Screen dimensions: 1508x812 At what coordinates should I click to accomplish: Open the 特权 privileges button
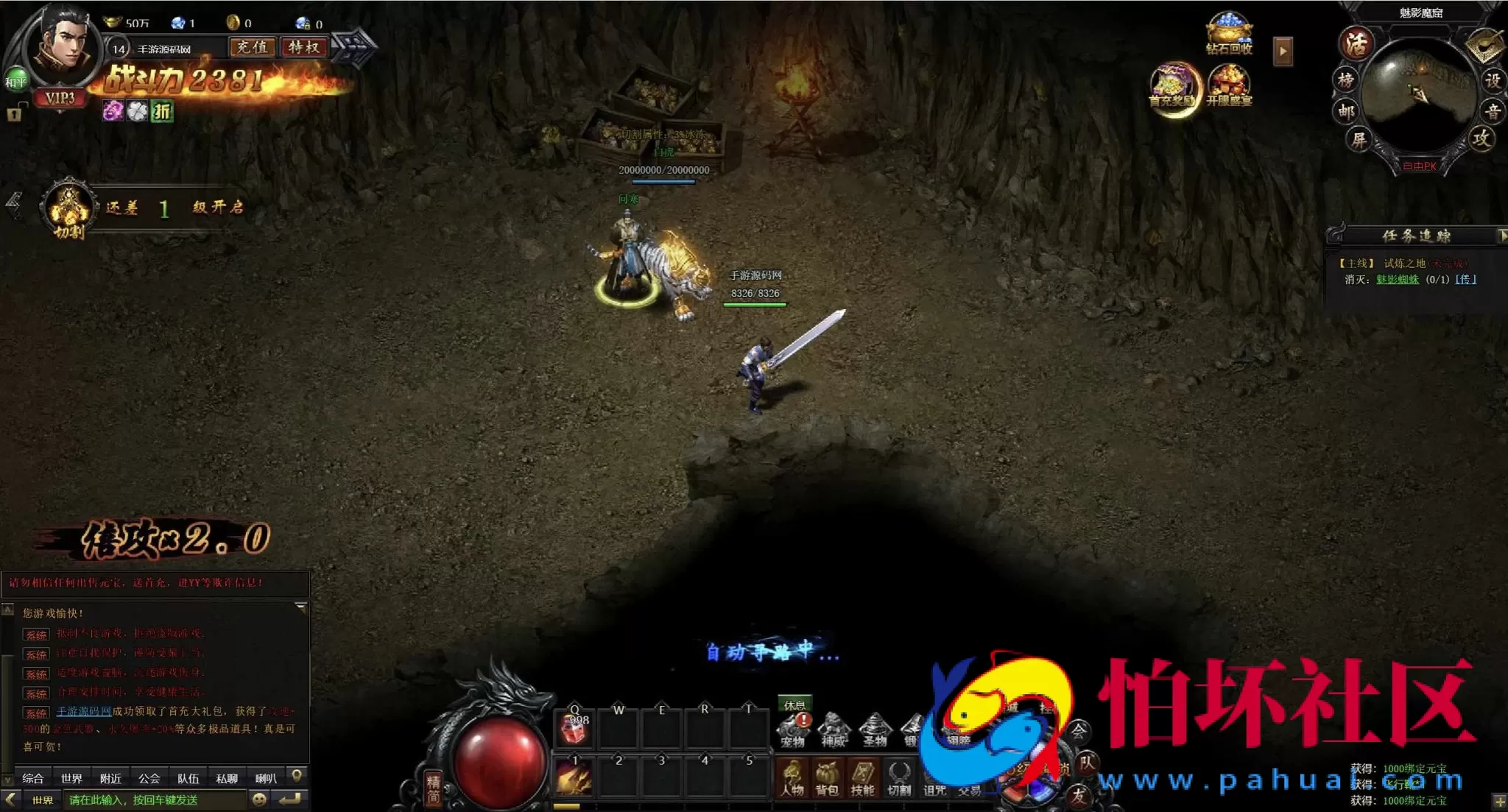(304, 48)
